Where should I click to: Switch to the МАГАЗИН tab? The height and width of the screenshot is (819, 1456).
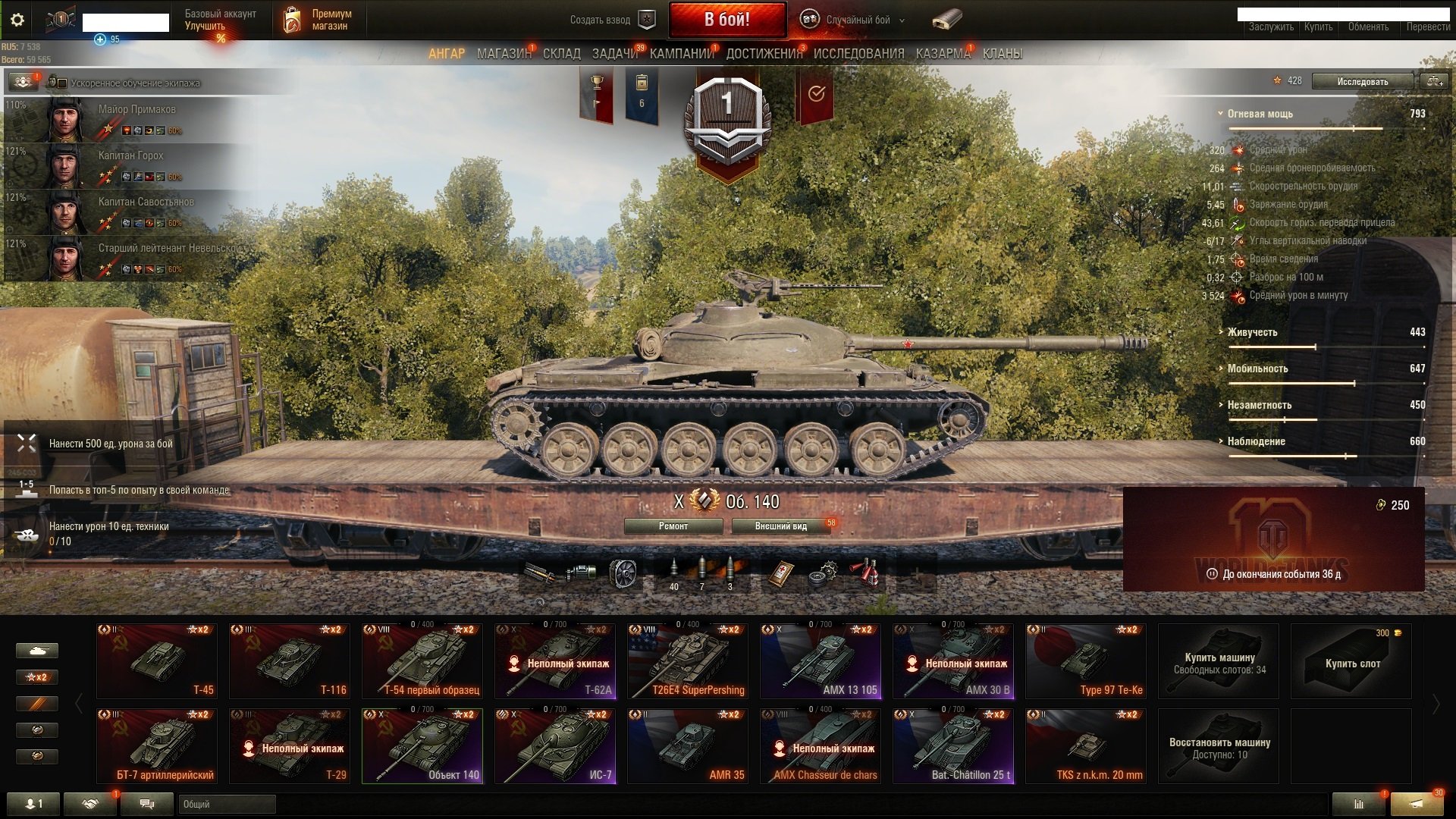click(504, 54)
